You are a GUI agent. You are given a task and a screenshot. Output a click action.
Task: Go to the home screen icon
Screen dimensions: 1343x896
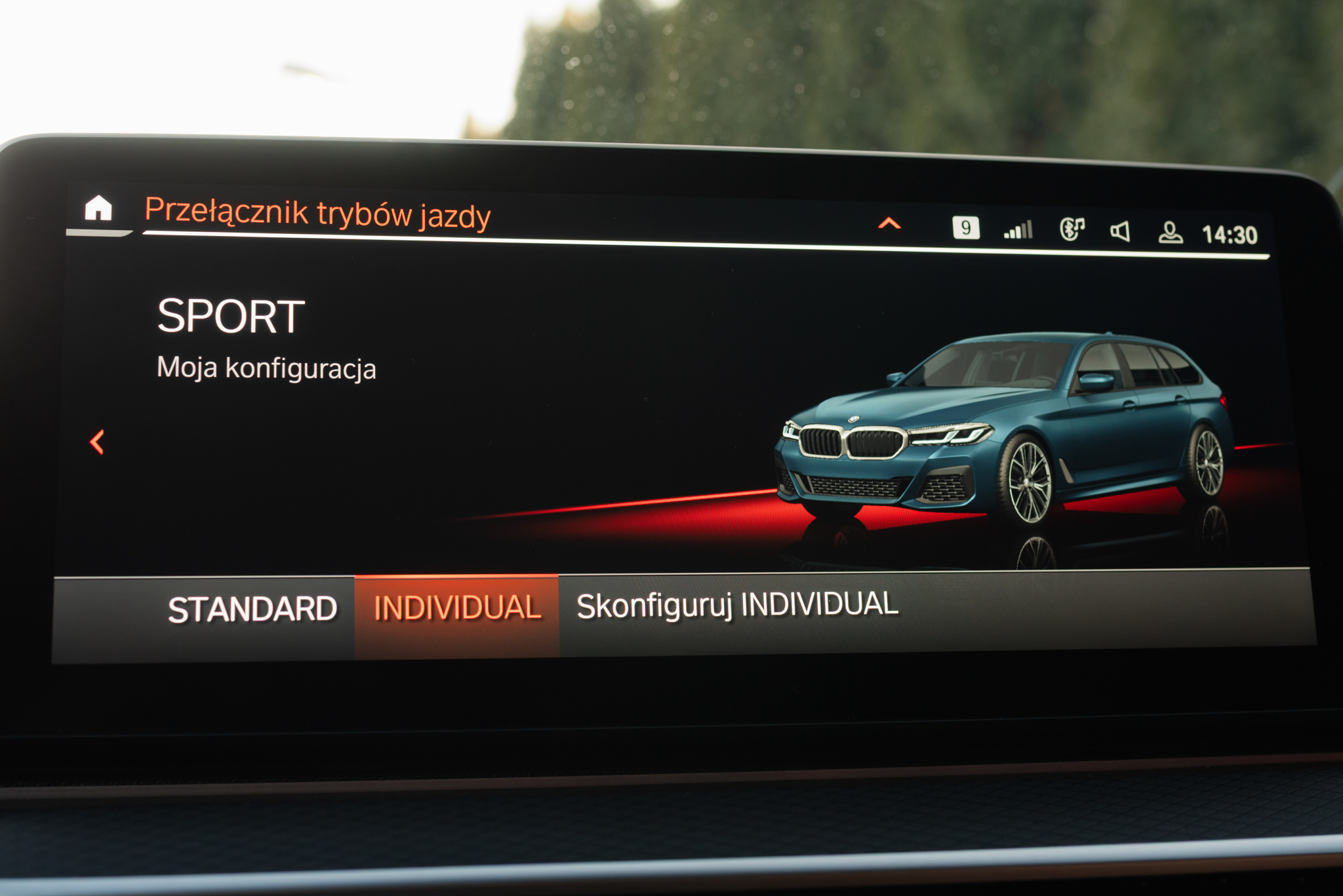98,208
